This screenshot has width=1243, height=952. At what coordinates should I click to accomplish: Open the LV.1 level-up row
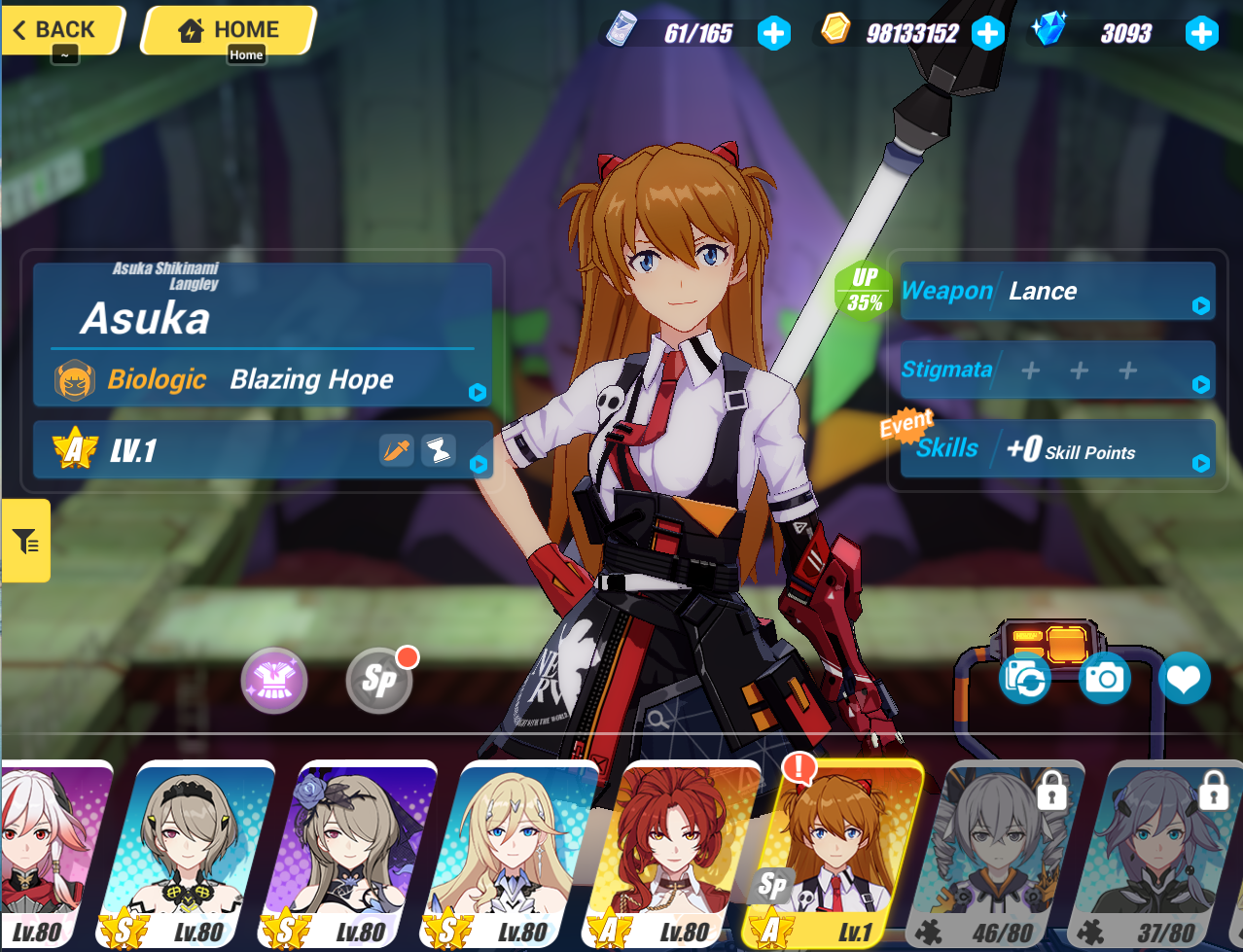point(263,450)
